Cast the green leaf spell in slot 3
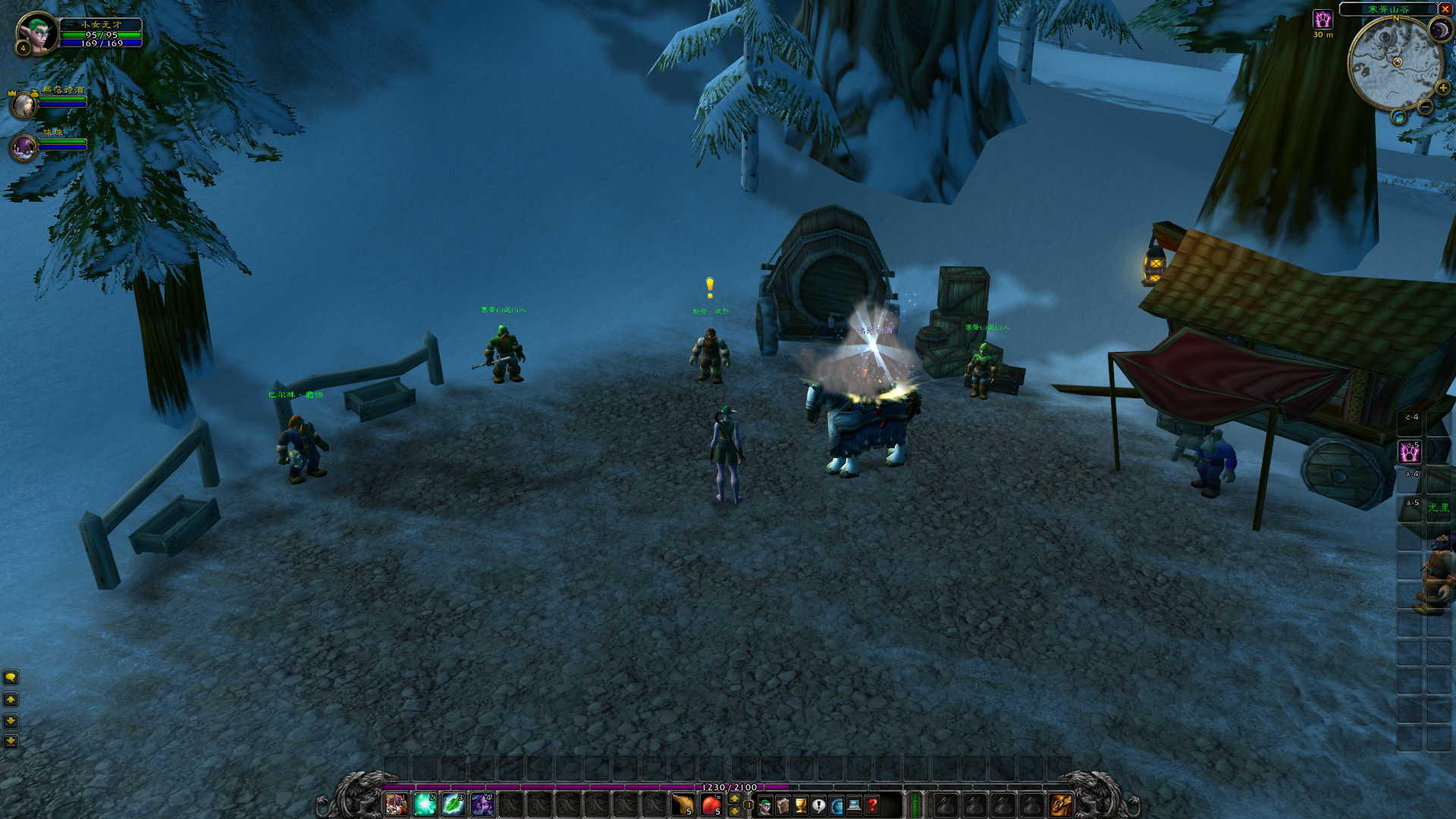 453,804
